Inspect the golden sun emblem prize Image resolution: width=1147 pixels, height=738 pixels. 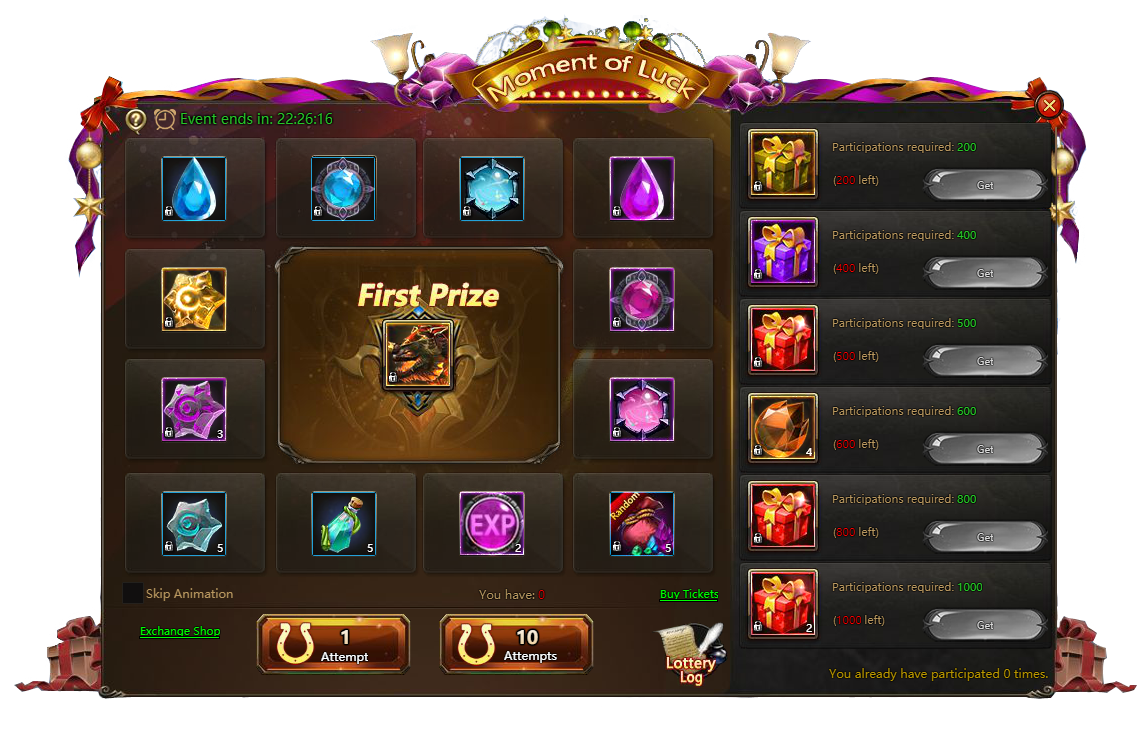194,299
